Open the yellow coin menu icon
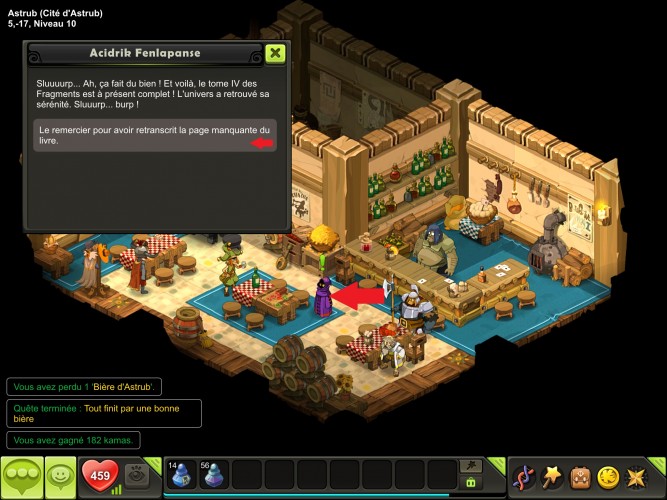The height and width of the screenshot is (500, 667). coord(608,476)
